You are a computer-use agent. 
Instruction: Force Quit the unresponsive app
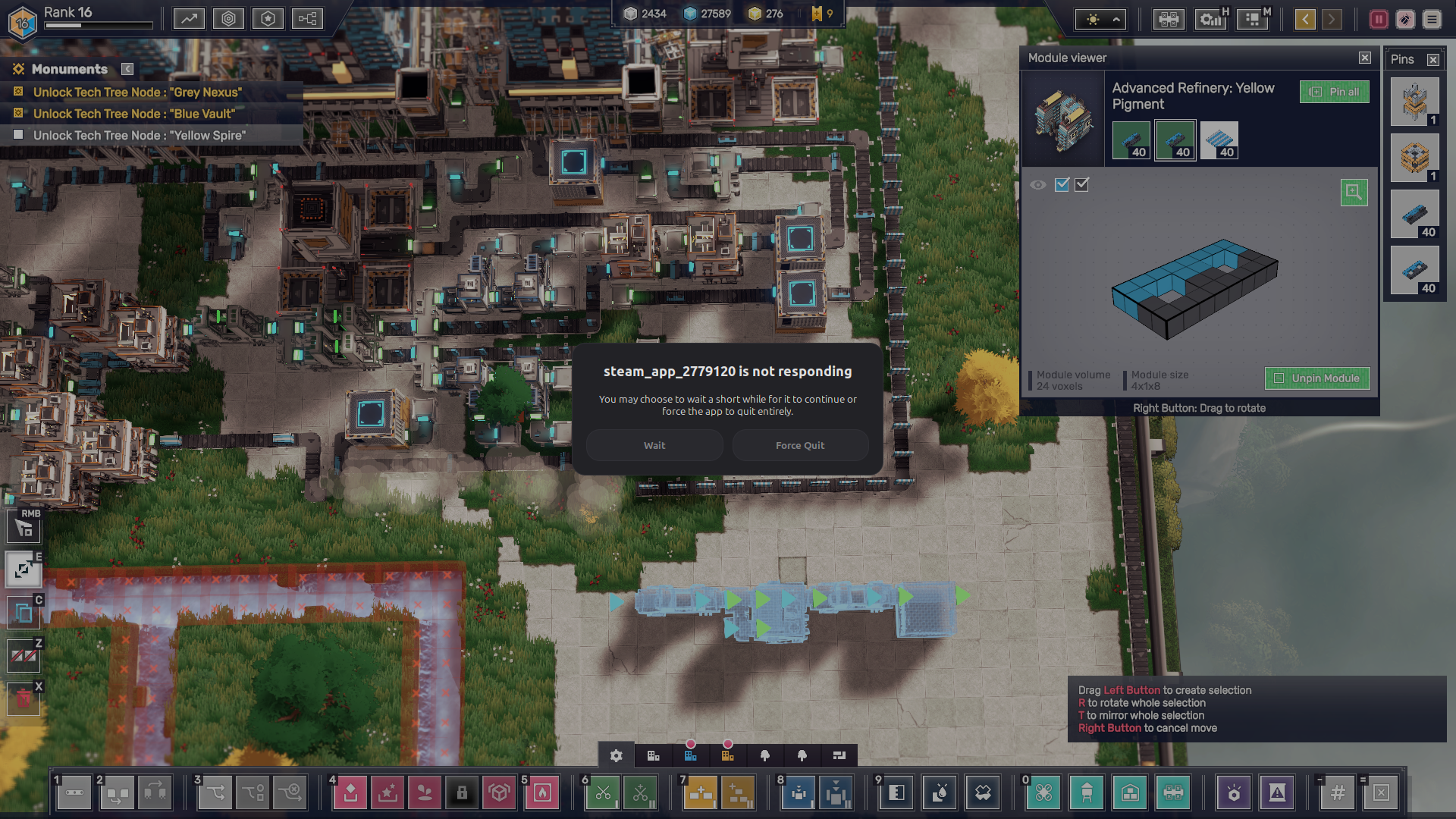click(x=800, y=445)
